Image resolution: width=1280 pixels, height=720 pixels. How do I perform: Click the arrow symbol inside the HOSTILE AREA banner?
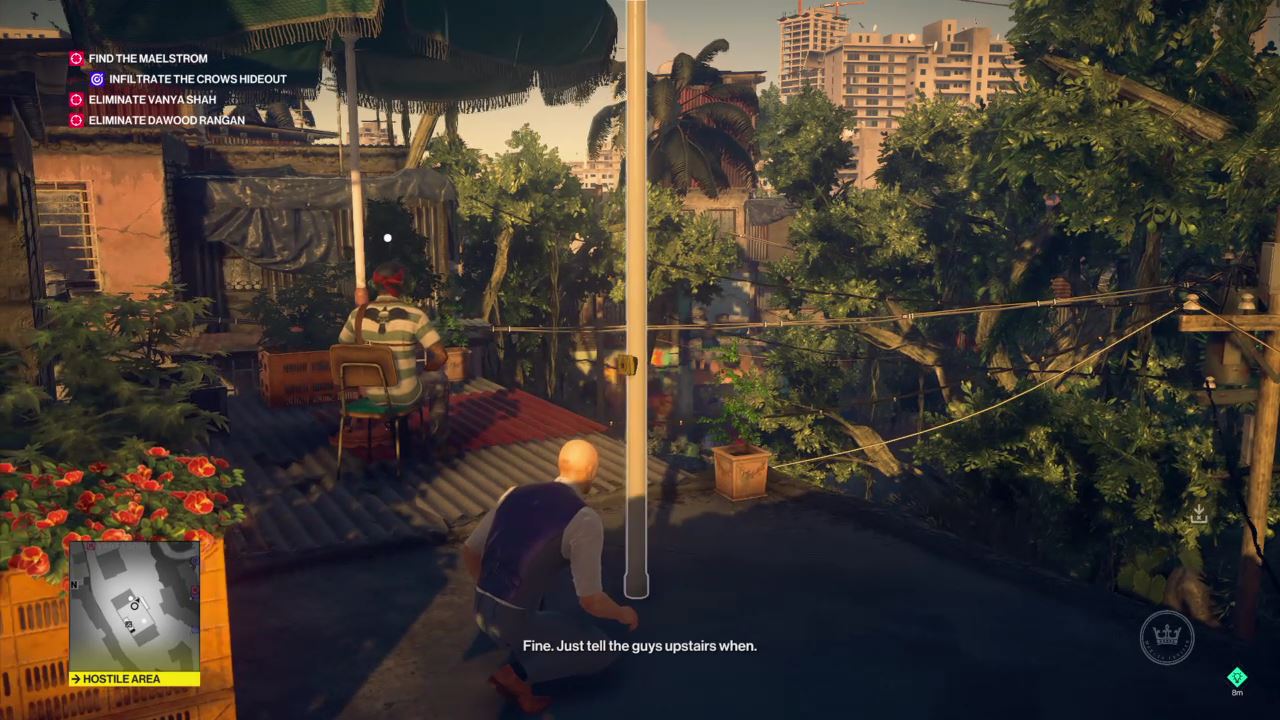pyautogui.click(x=76, y=679)
